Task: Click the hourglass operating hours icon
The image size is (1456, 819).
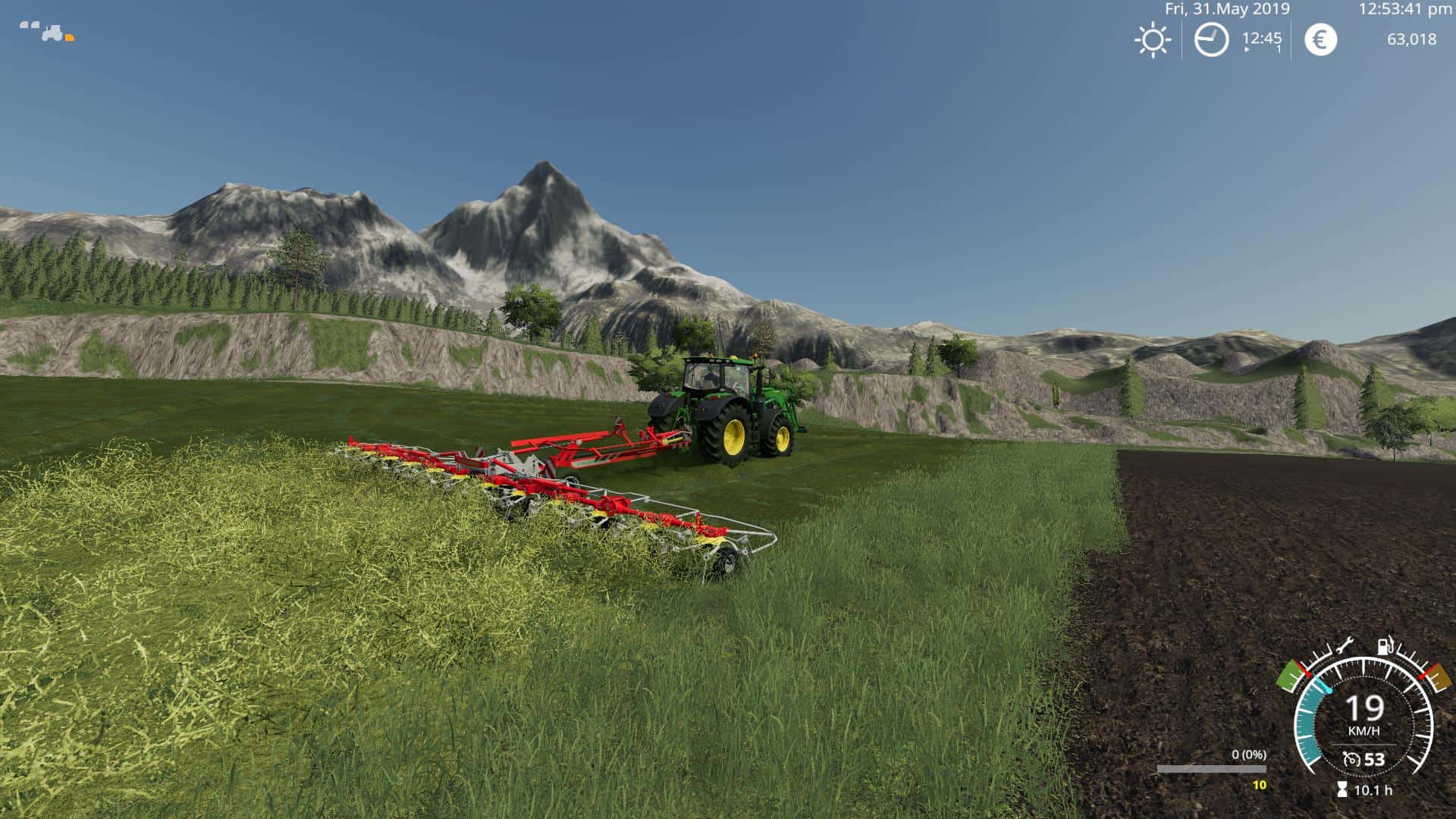Action: pos(1342,790)
